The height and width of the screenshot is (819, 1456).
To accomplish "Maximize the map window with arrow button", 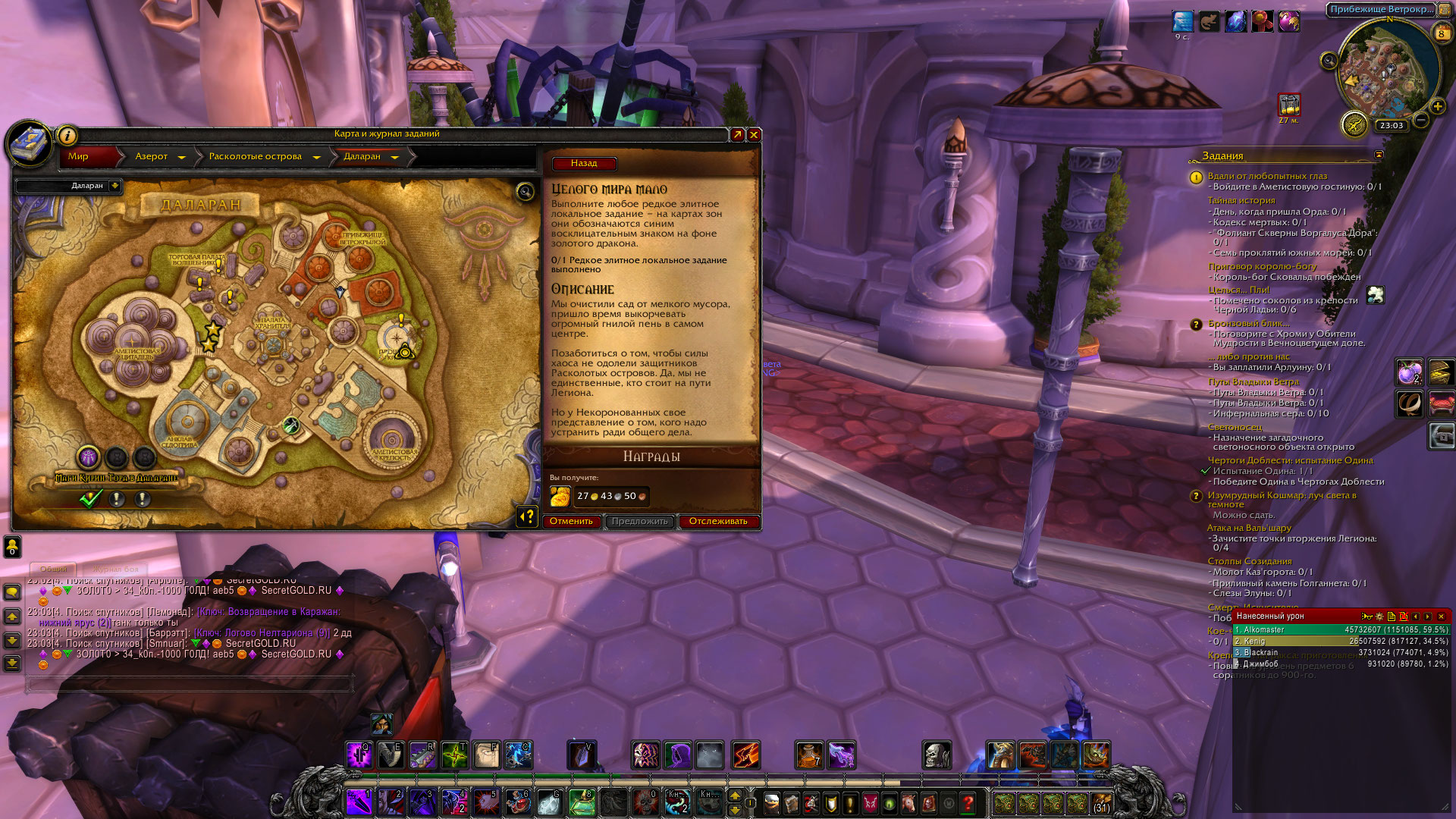I will click(737, 134).
